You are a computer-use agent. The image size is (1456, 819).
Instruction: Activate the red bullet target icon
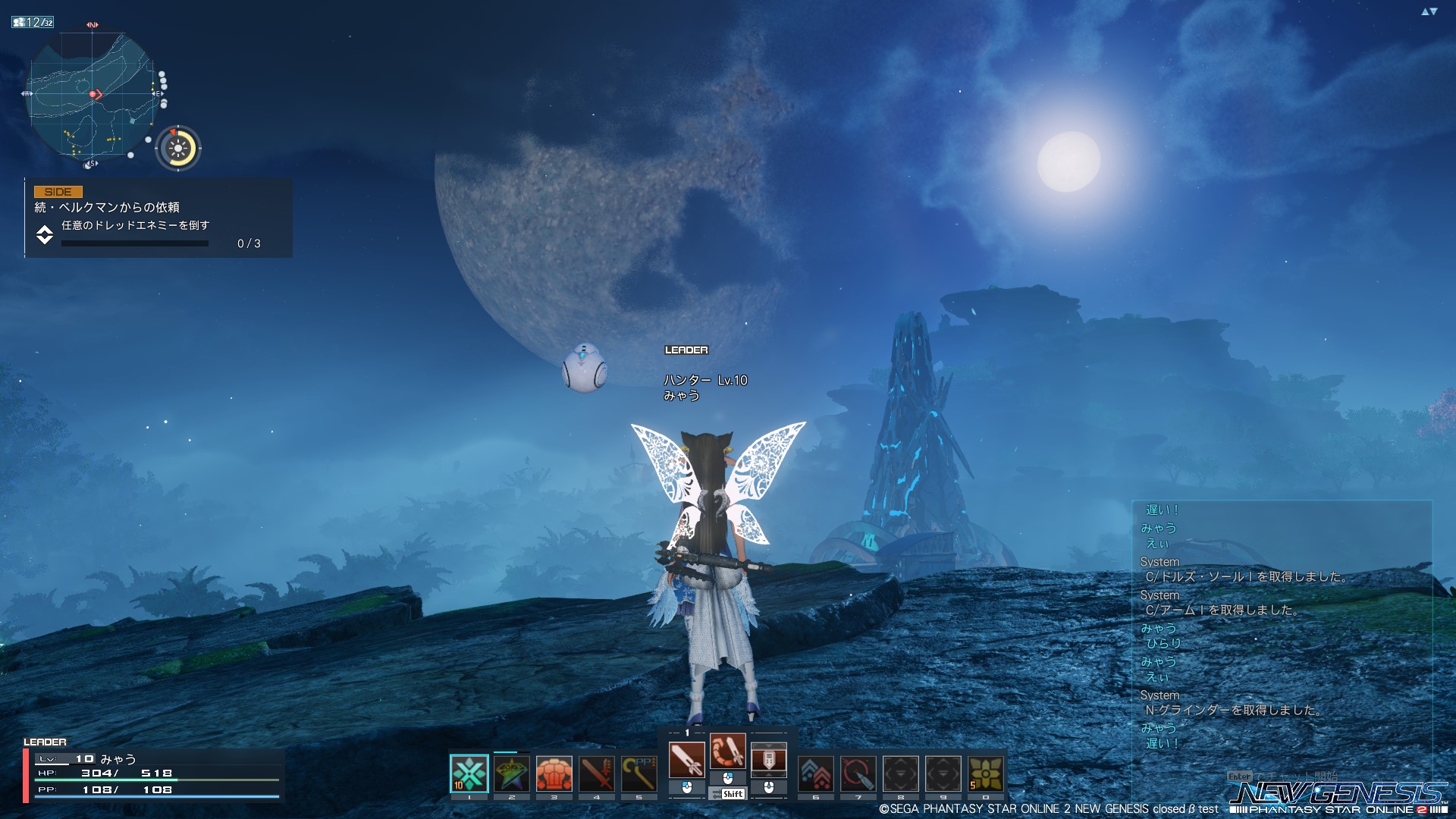pos(858,773)
